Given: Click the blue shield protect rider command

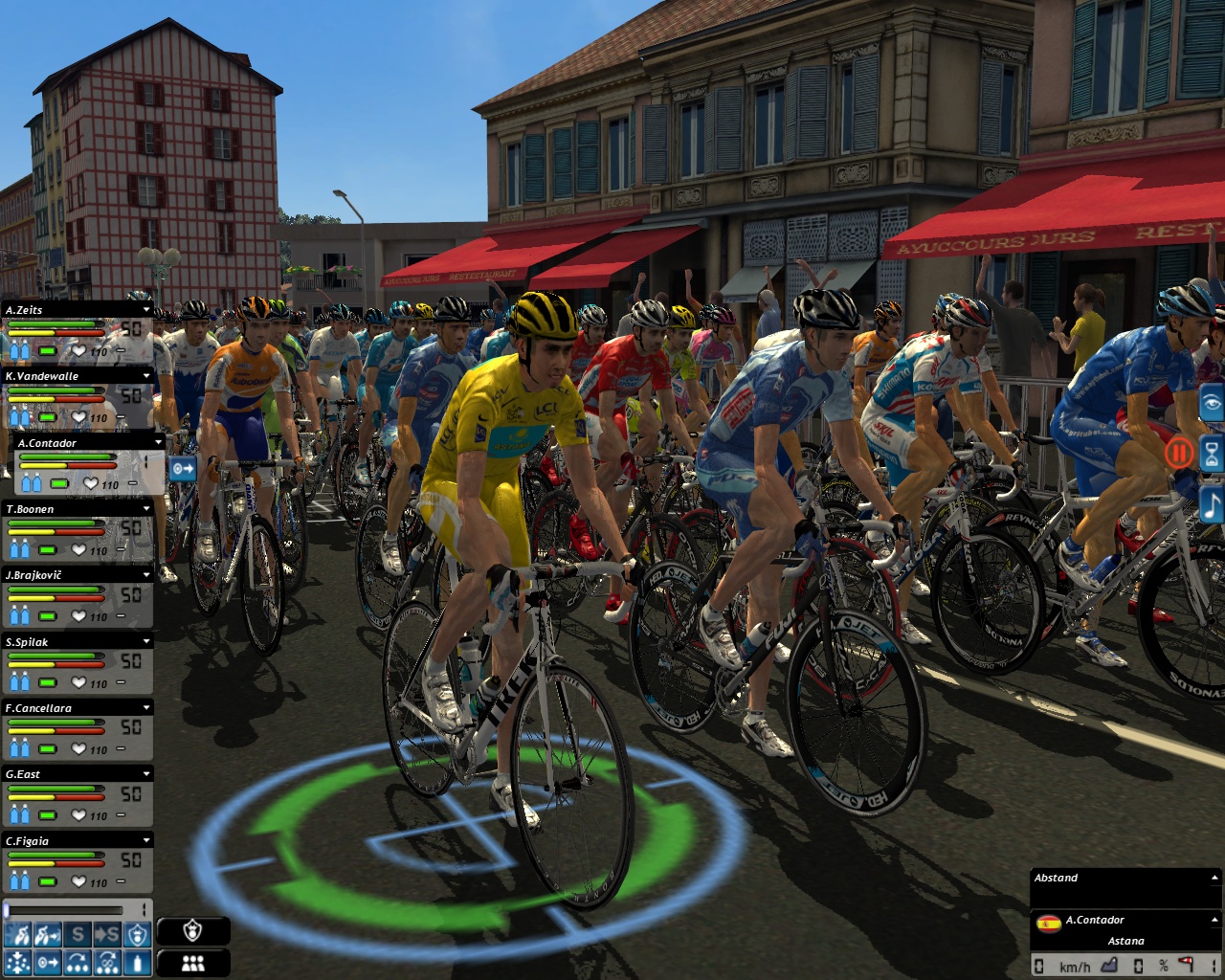Looking at the screenshot, I should (139, 934).
